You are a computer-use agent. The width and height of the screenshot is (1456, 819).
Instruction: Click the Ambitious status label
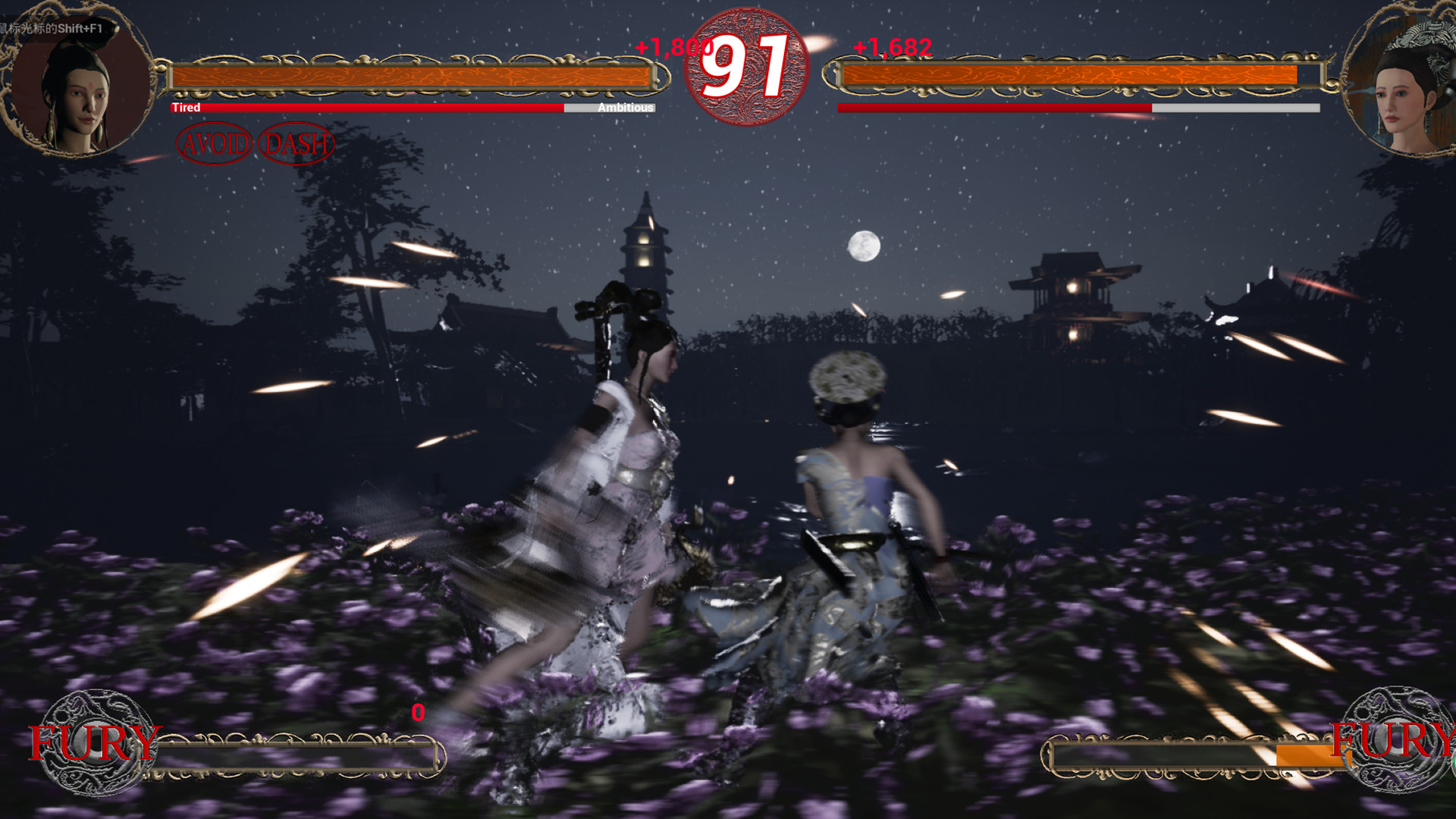(x=625, y=108)
